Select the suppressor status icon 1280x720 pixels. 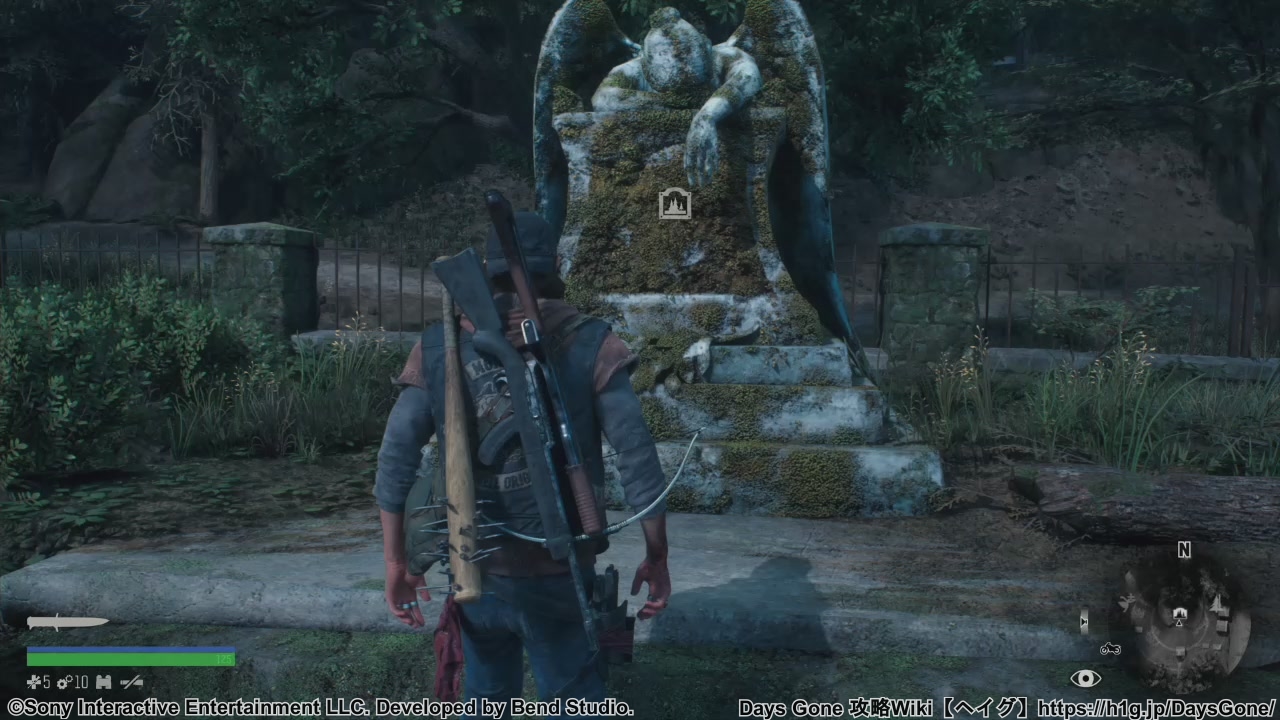[x=131, y=682]
